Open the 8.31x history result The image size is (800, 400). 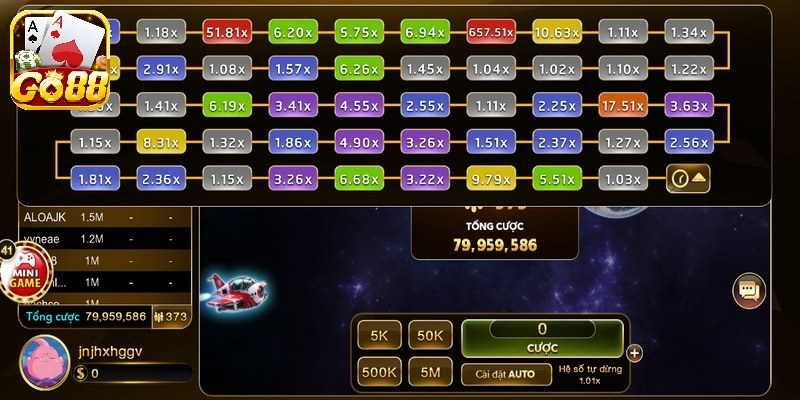click(x=160, y=142)
